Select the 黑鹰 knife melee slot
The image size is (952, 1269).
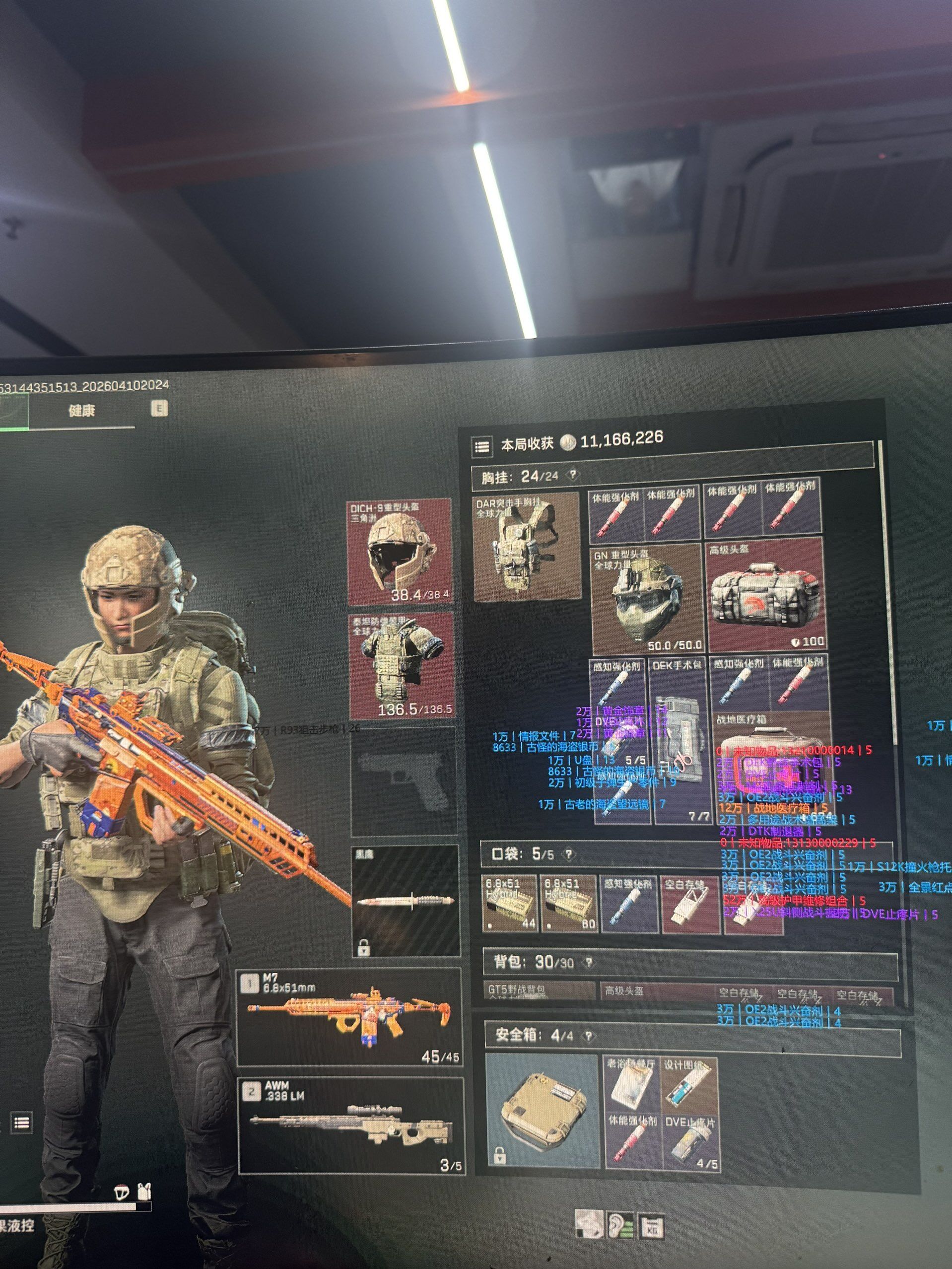point(406,901)
